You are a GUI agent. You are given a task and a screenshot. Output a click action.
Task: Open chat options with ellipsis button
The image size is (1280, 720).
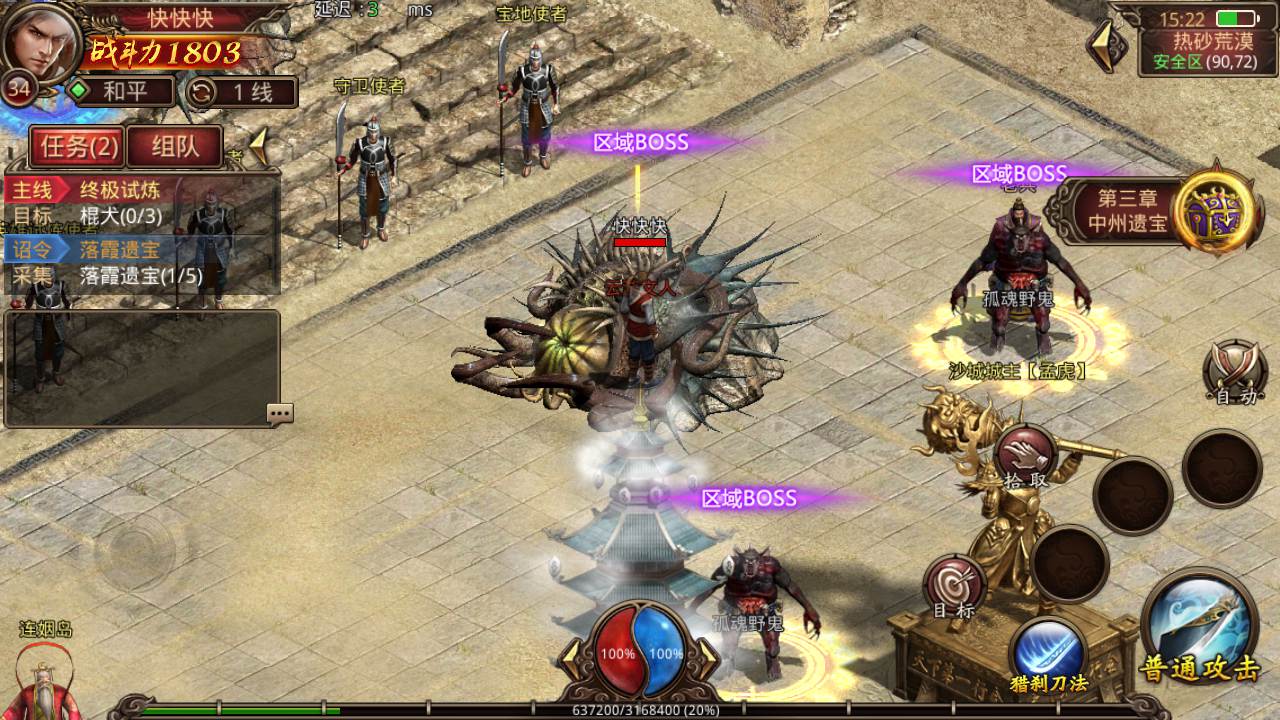click(279, 413)
